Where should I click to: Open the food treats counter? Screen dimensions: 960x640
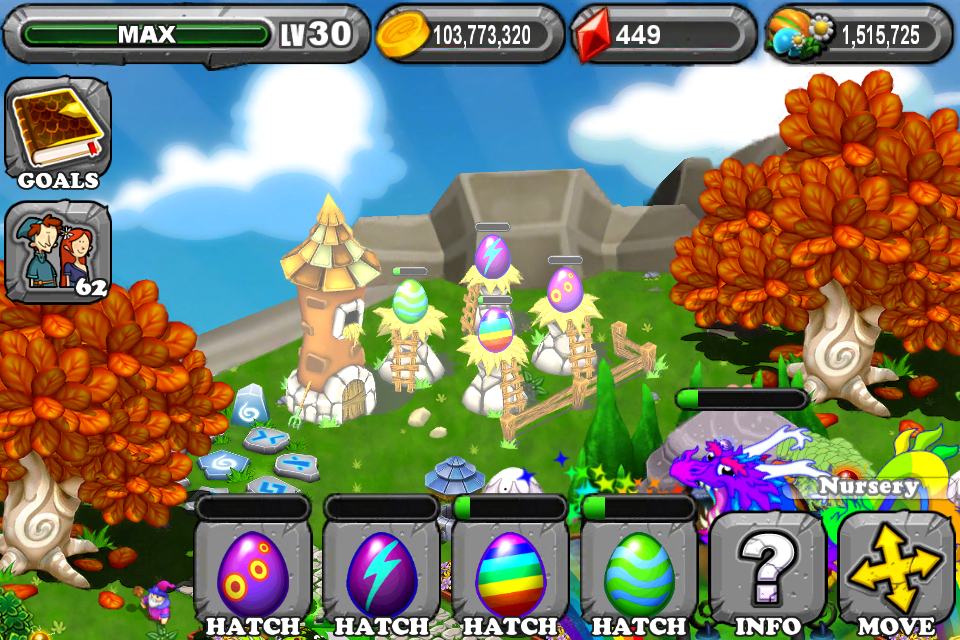pos(859,35)
